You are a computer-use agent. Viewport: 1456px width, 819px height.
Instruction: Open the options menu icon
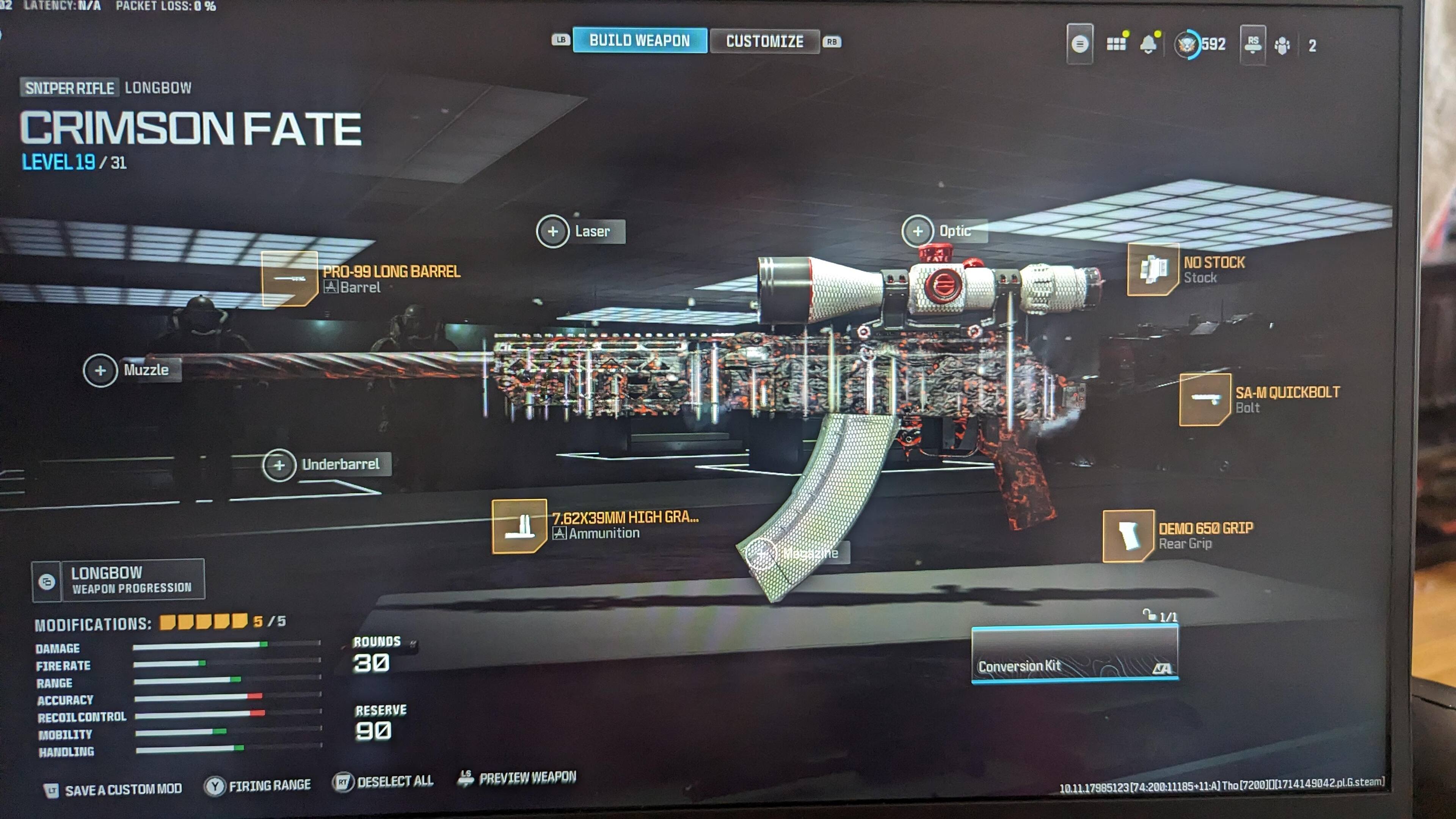1079,44
